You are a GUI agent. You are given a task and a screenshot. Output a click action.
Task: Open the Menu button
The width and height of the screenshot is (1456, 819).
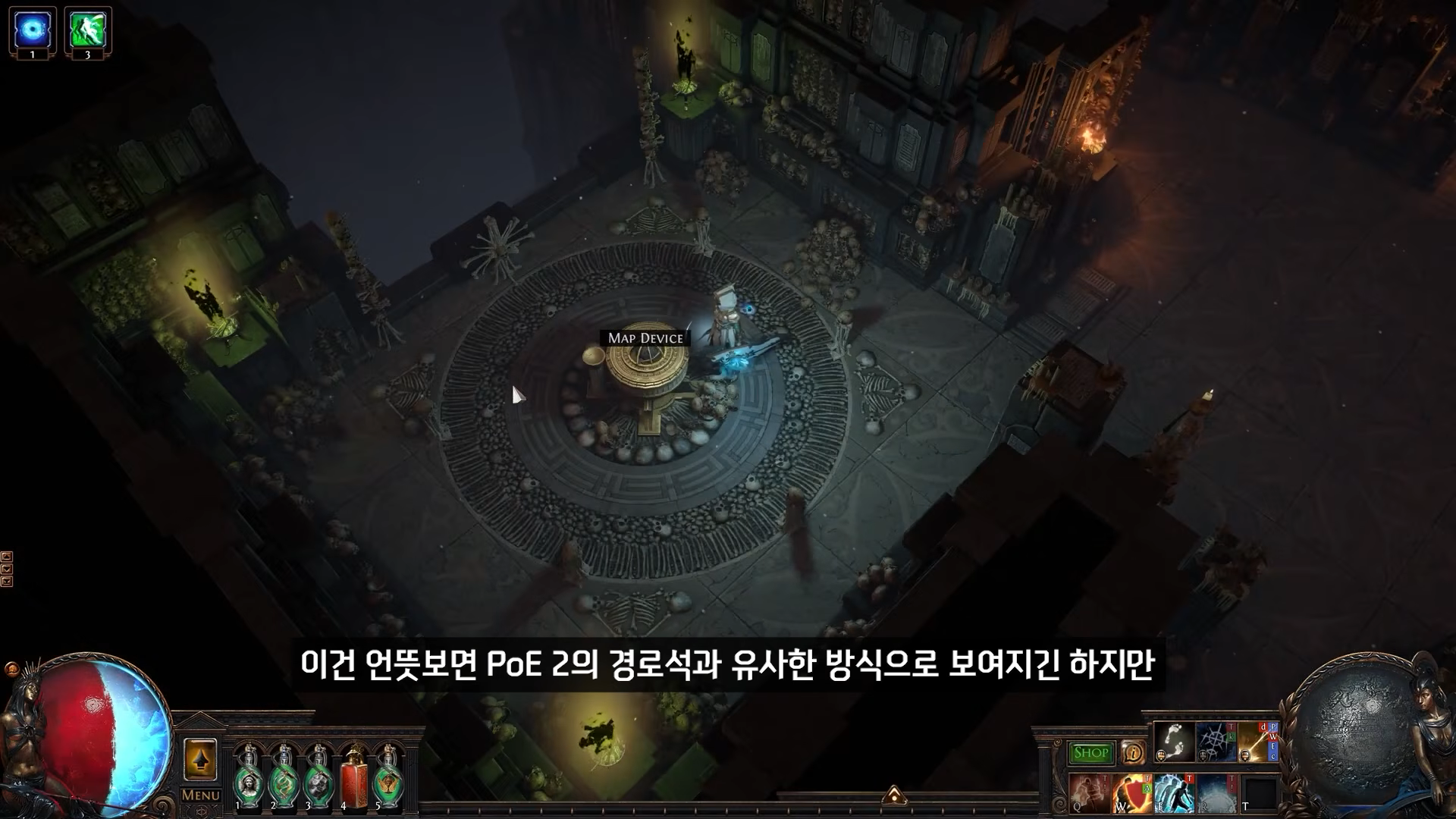click(x=201, y=795)
